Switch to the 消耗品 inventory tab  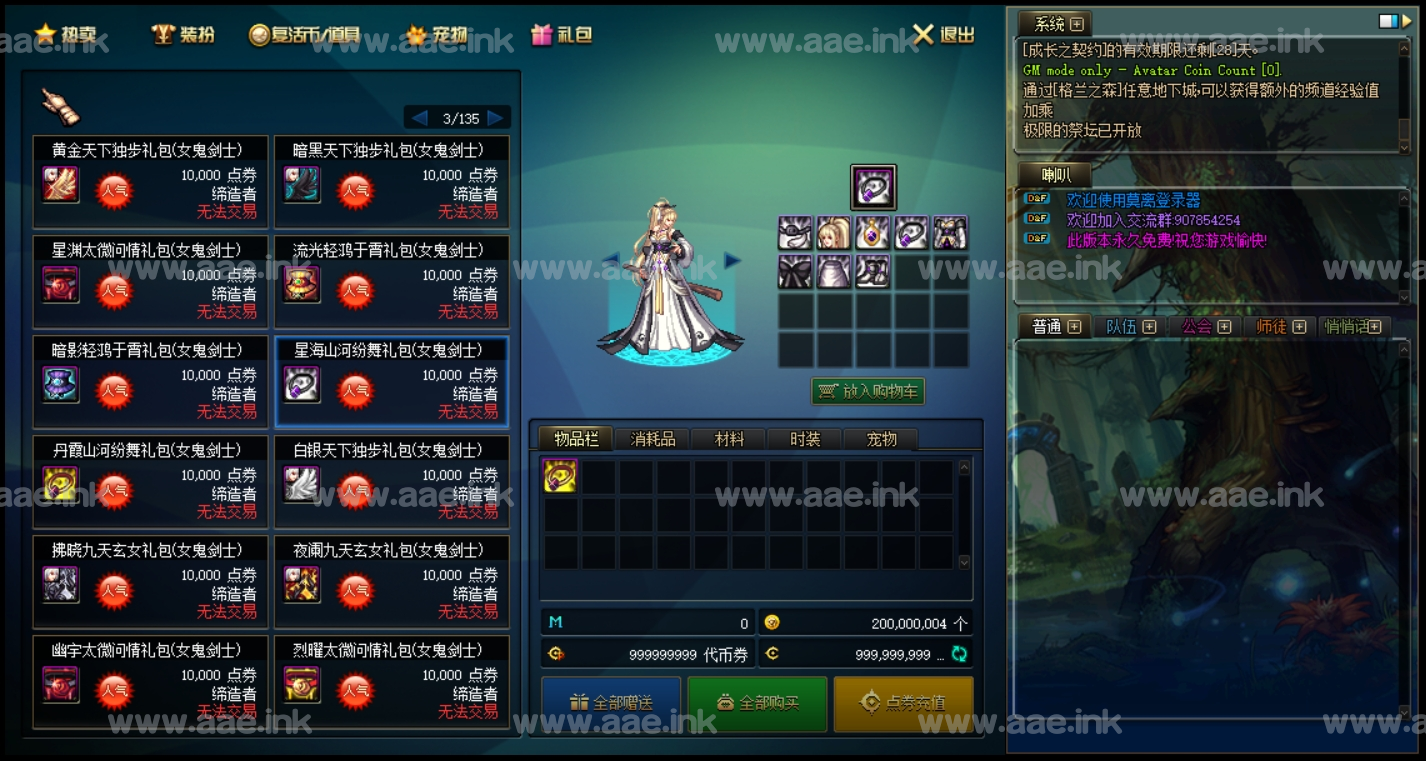(x=653, y=439)
